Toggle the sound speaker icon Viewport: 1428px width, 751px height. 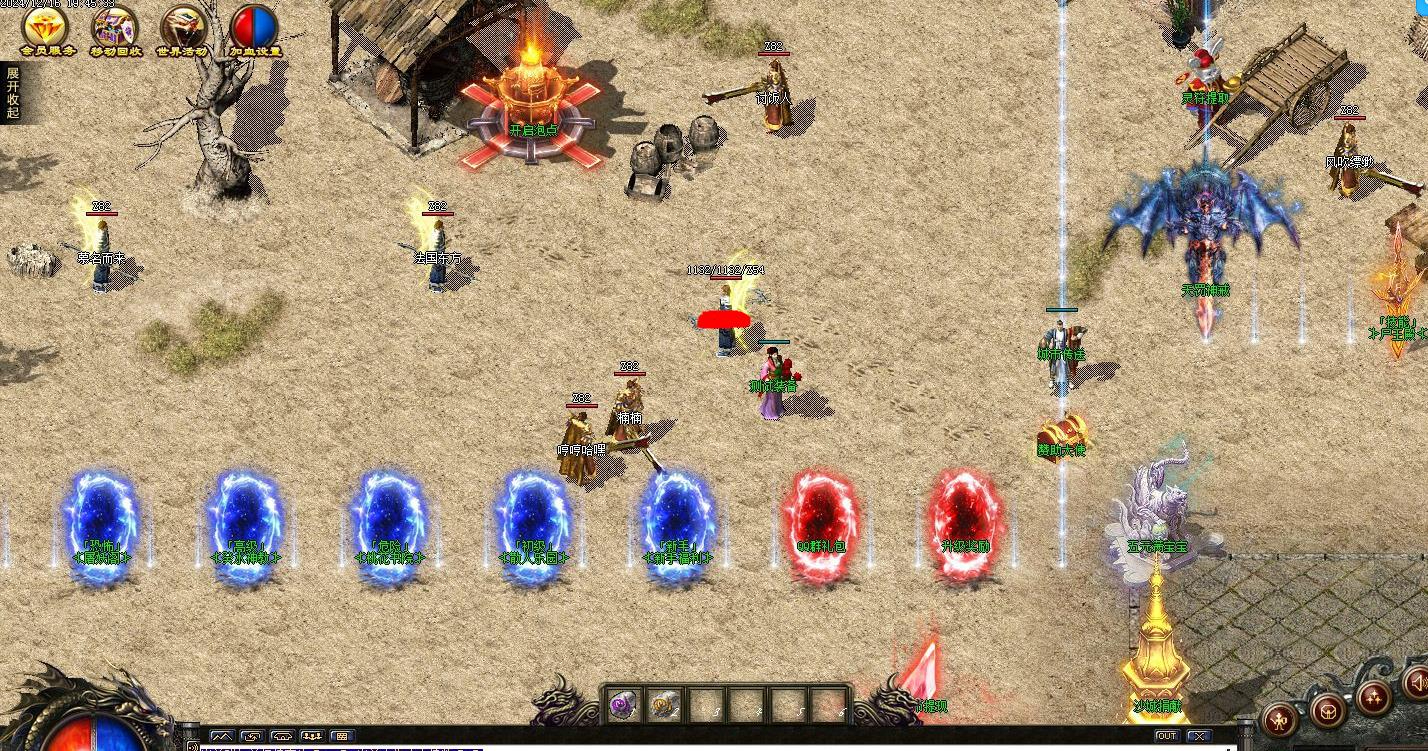[1417, 684]
